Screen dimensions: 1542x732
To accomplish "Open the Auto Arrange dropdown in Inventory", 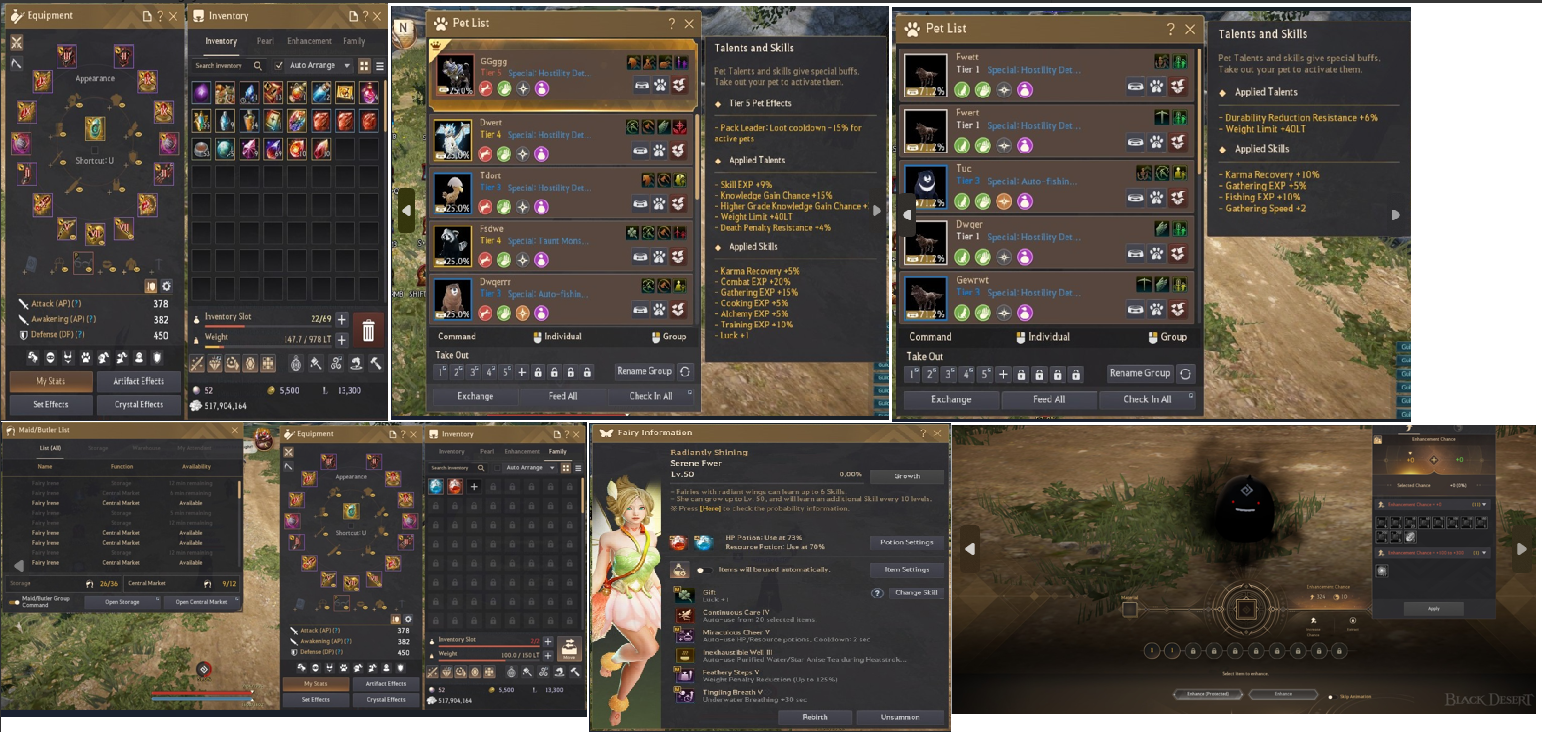I will pyautogui.click(x=347, y=66).
